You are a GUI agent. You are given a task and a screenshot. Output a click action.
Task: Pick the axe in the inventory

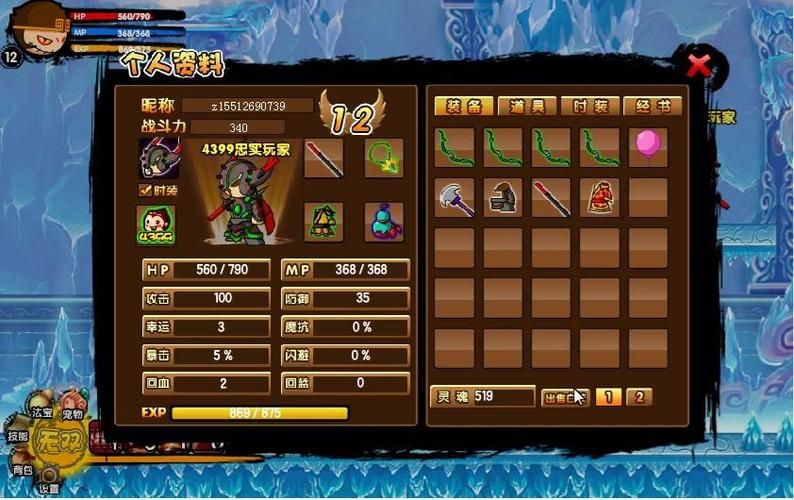click(454, 197)
